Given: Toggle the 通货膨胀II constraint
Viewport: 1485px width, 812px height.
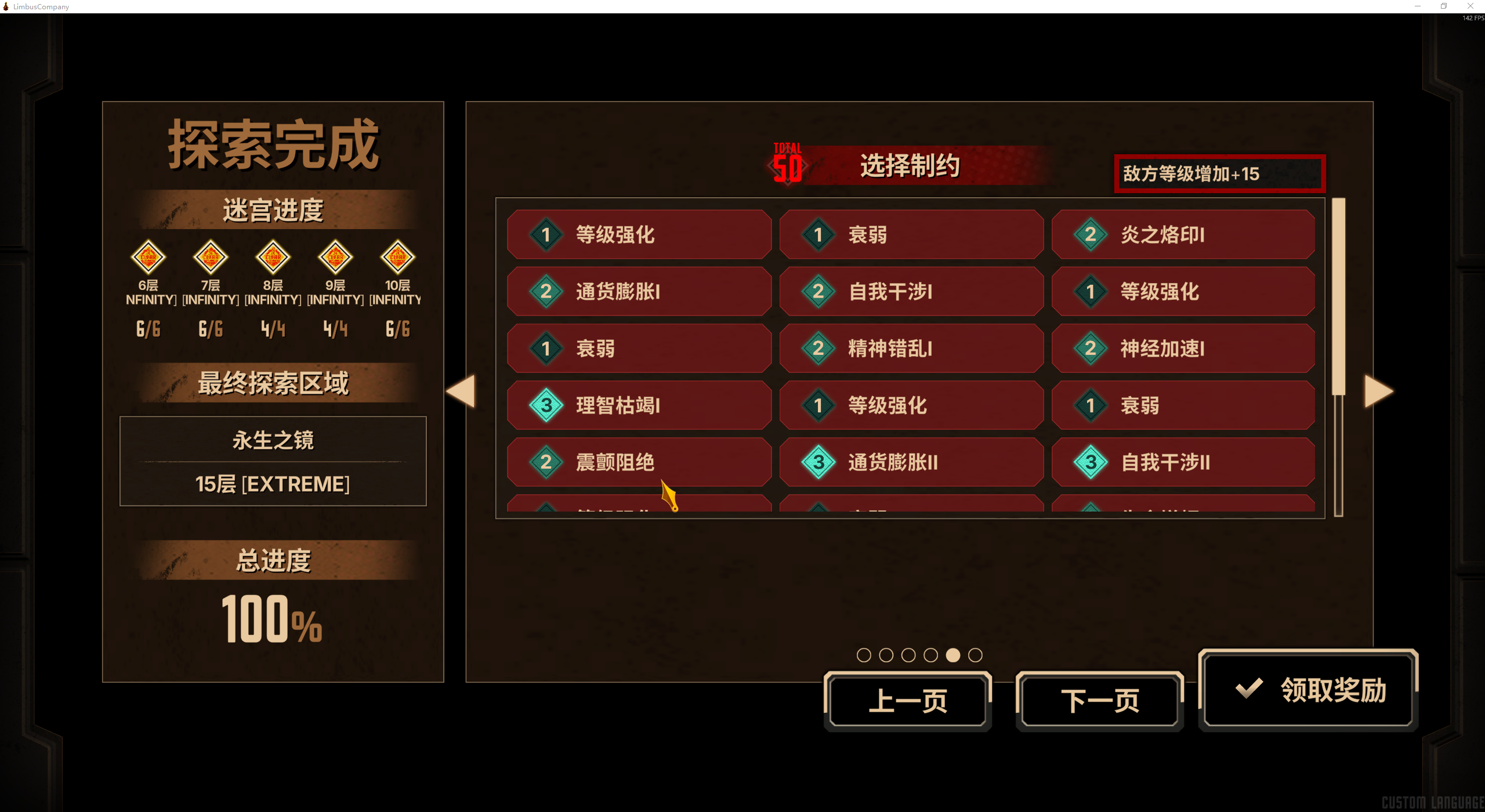Looking at the screenshot, I should coord(911,462).
